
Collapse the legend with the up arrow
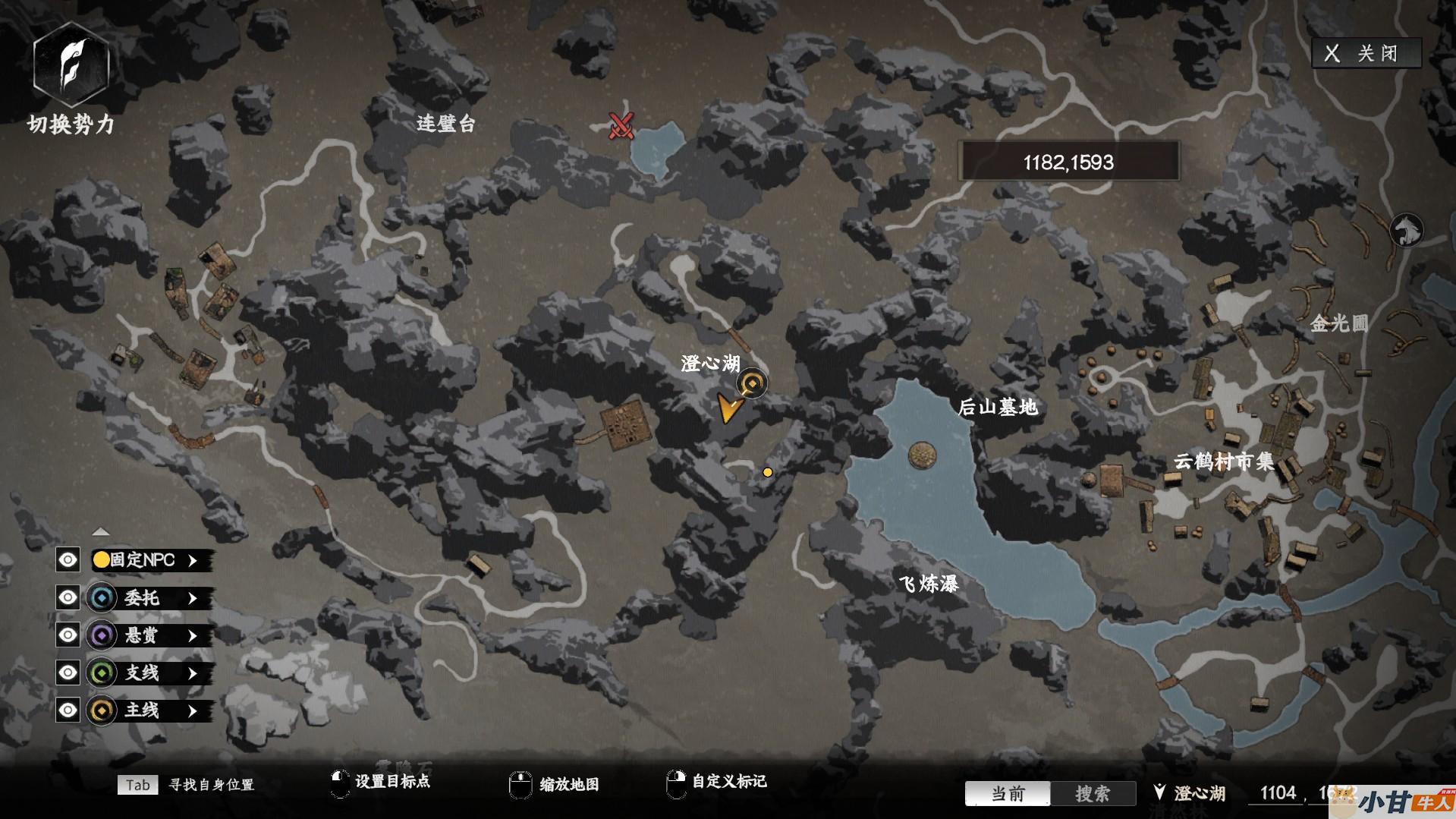pos(101,531)
